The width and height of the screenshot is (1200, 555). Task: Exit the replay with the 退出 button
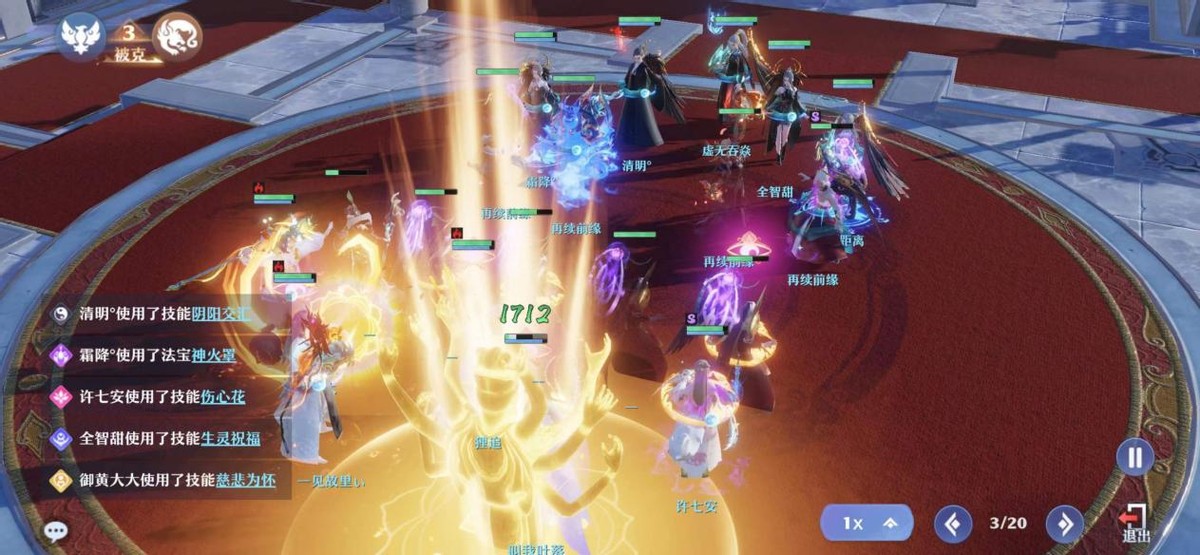point(1135,524)
